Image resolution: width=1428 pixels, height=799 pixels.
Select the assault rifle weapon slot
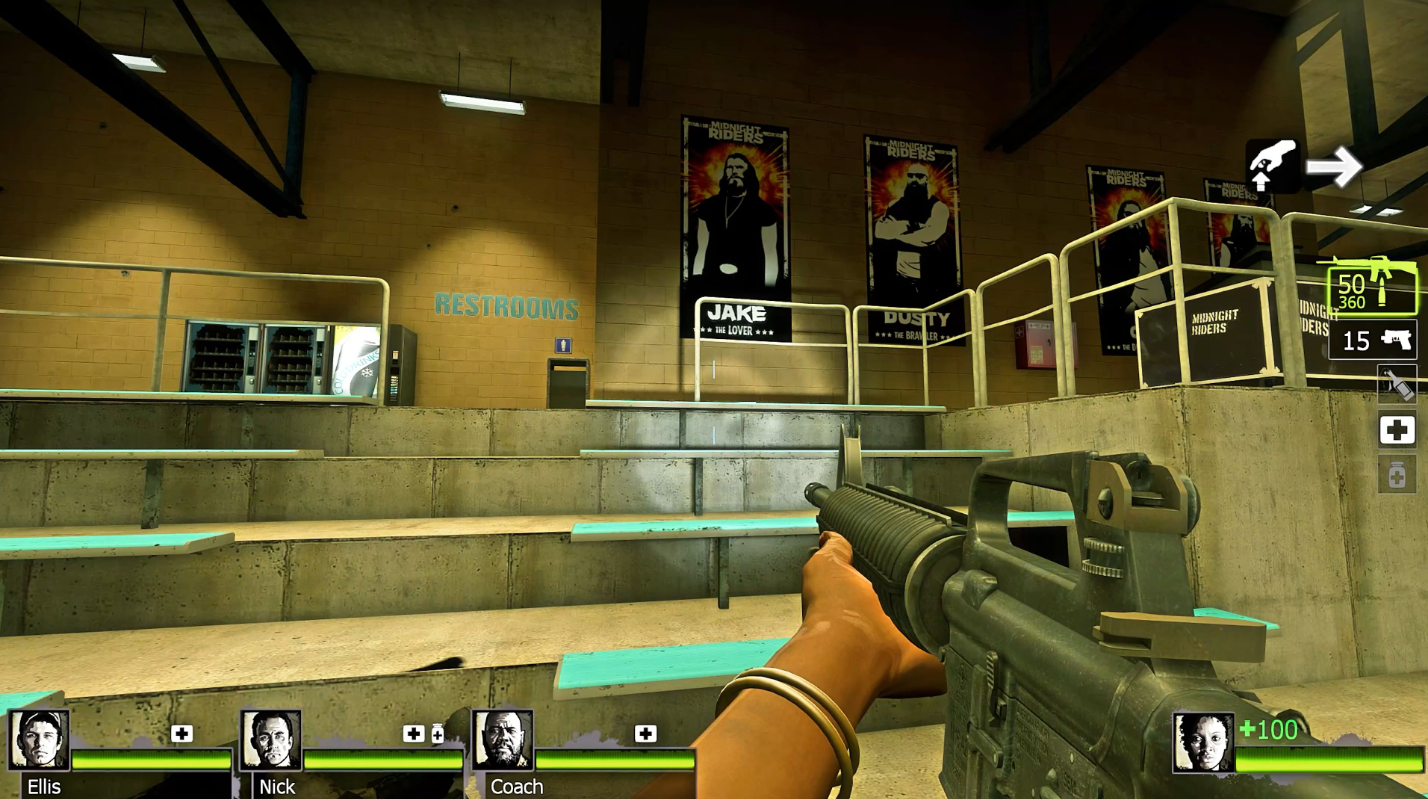pyautogui.click(x=1372, y=285)
